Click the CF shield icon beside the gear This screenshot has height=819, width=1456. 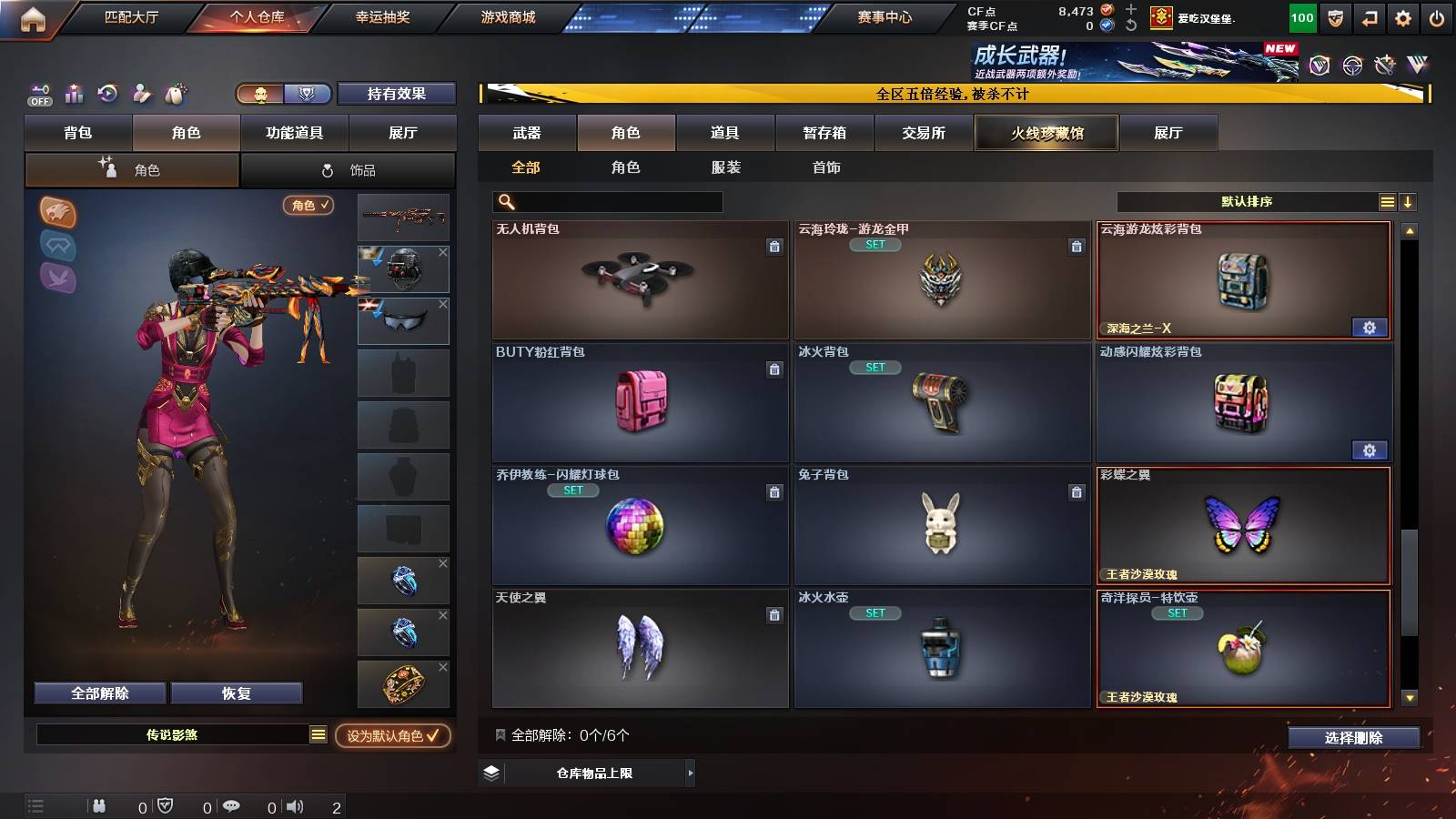[x=1336, y=16]
